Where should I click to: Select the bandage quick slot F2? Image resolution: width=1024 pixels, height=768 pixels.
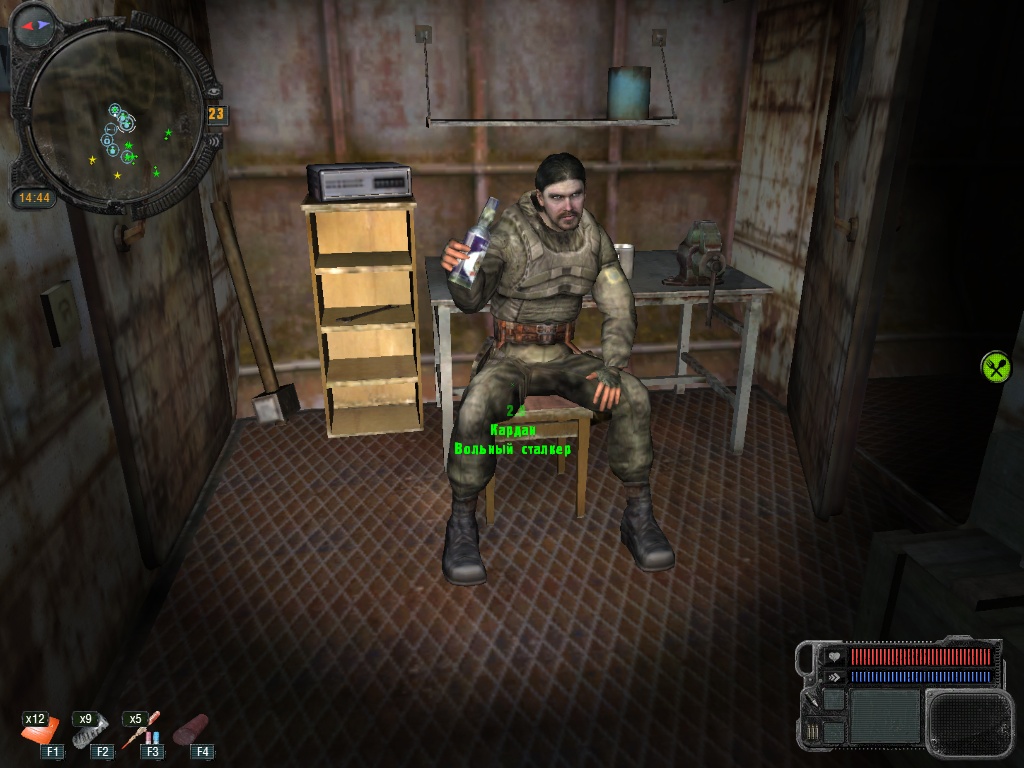[x=90, y=734]
